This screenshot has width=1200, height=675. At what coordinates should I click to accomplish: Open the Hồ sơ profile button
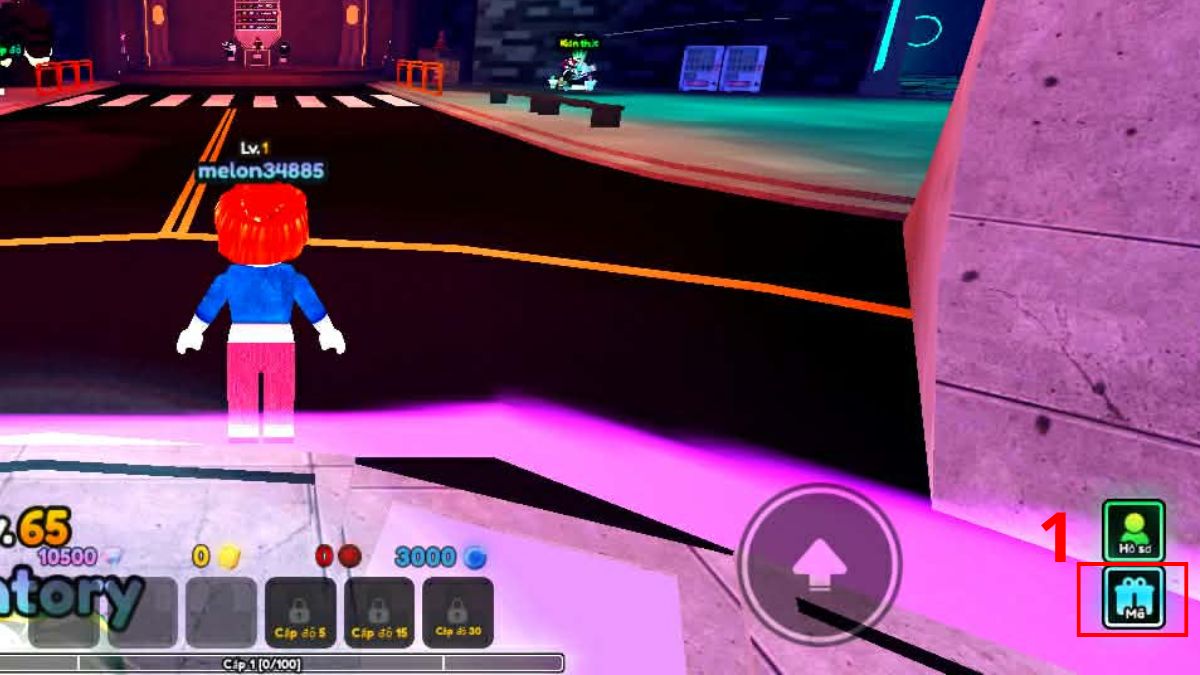1133,530
